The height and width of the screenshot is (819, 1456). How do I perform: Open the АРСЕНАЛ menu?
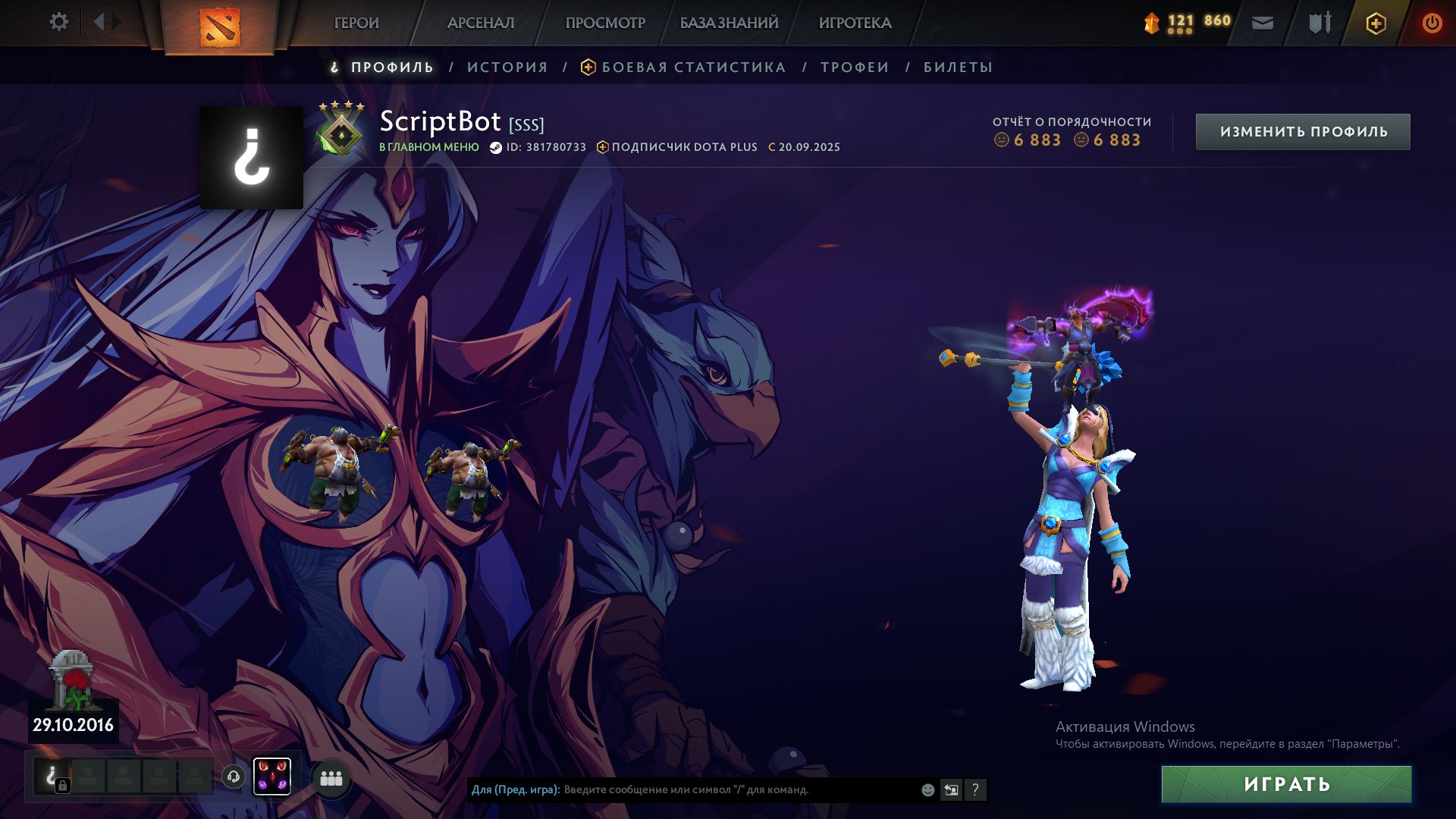(x=481, y=24)
